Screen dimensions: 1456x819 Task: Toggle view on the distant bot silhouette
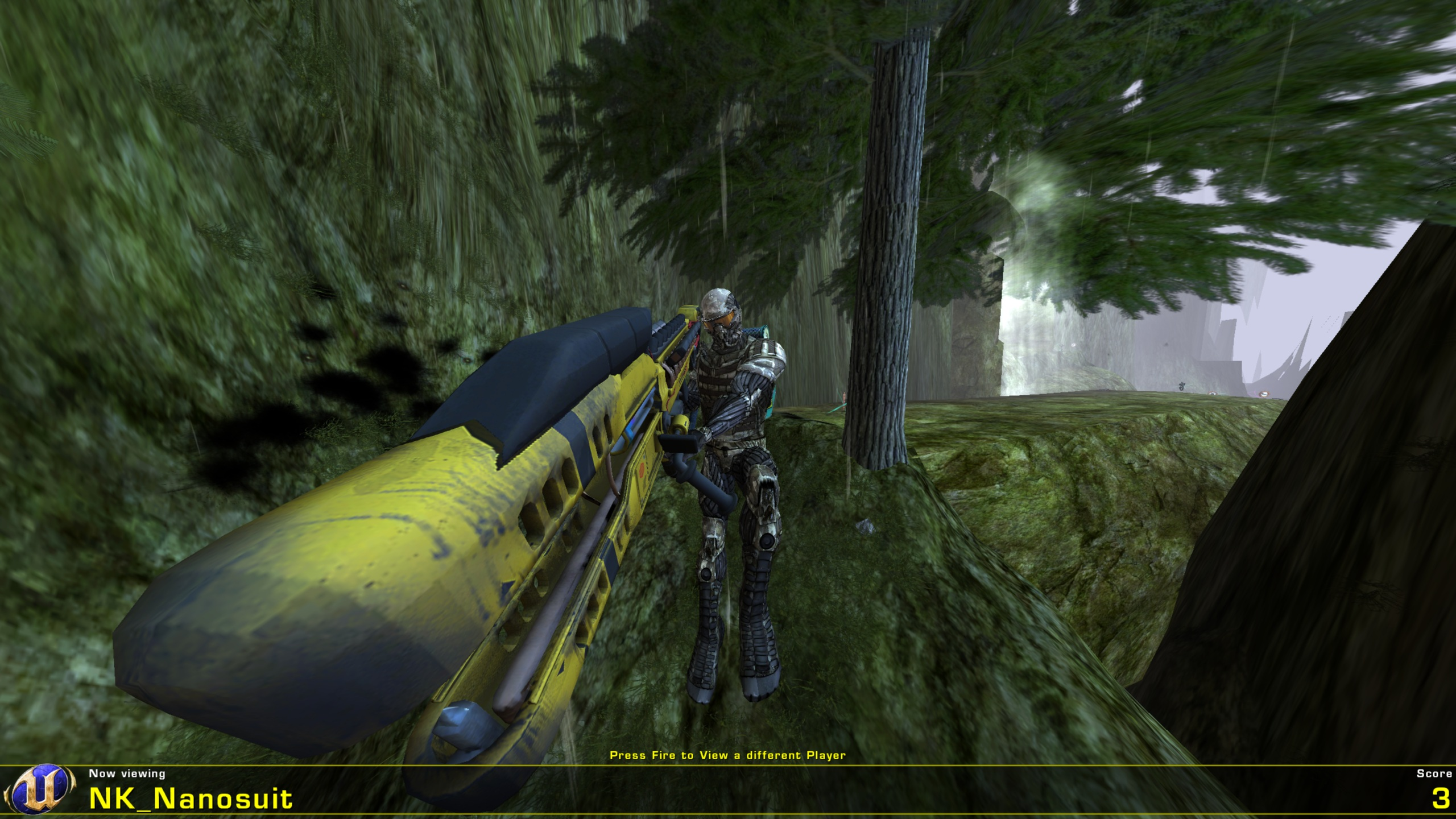1182,387
